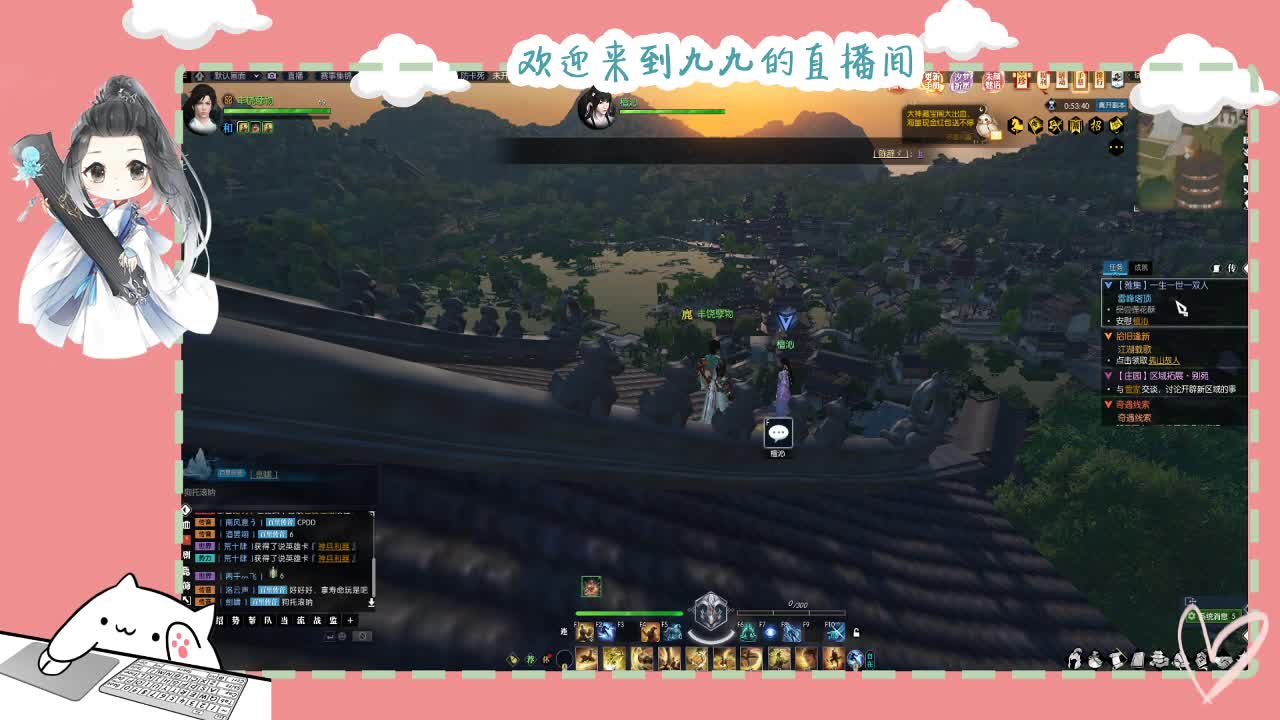The width and height of the screenshot is (1280, 720).
Task: Click the blue orb skill icon at F7
Action: [769, 631]
